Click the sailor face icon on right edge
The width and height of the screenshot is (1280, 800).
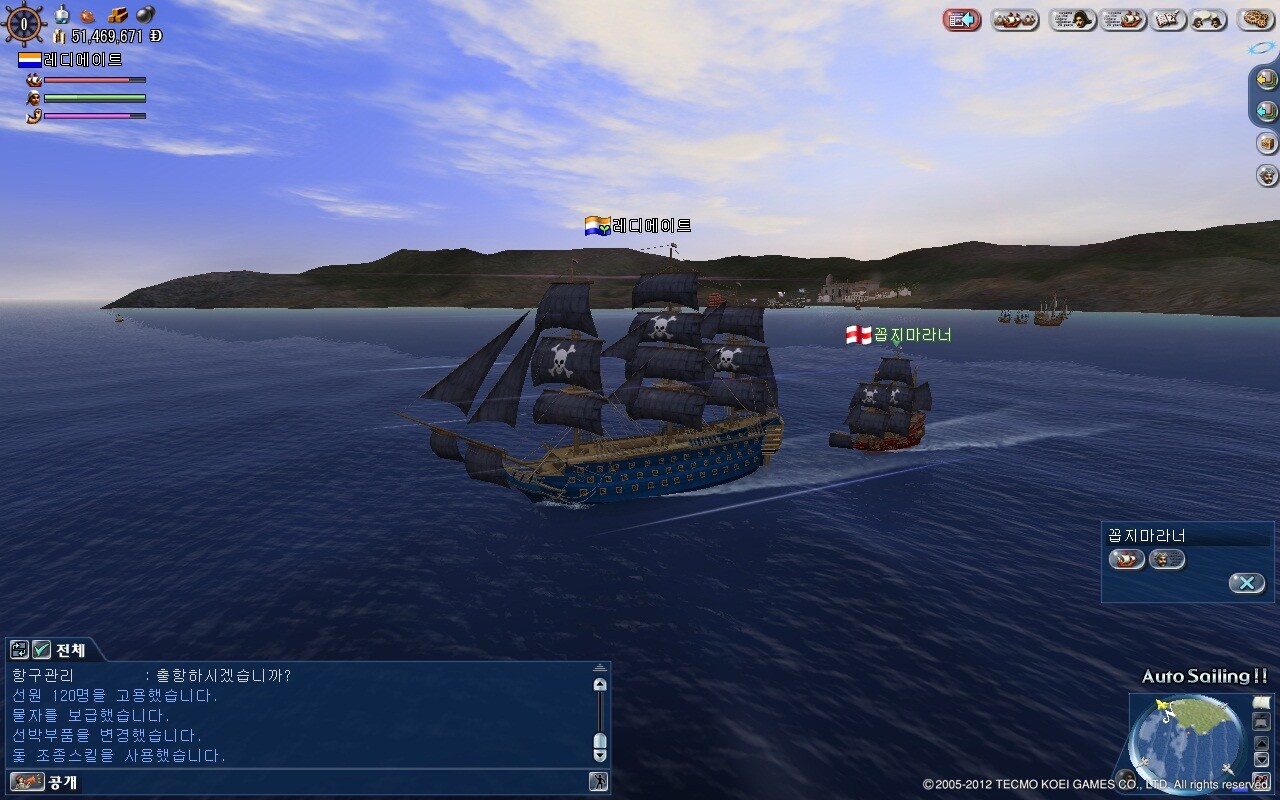coord(1267,175)
